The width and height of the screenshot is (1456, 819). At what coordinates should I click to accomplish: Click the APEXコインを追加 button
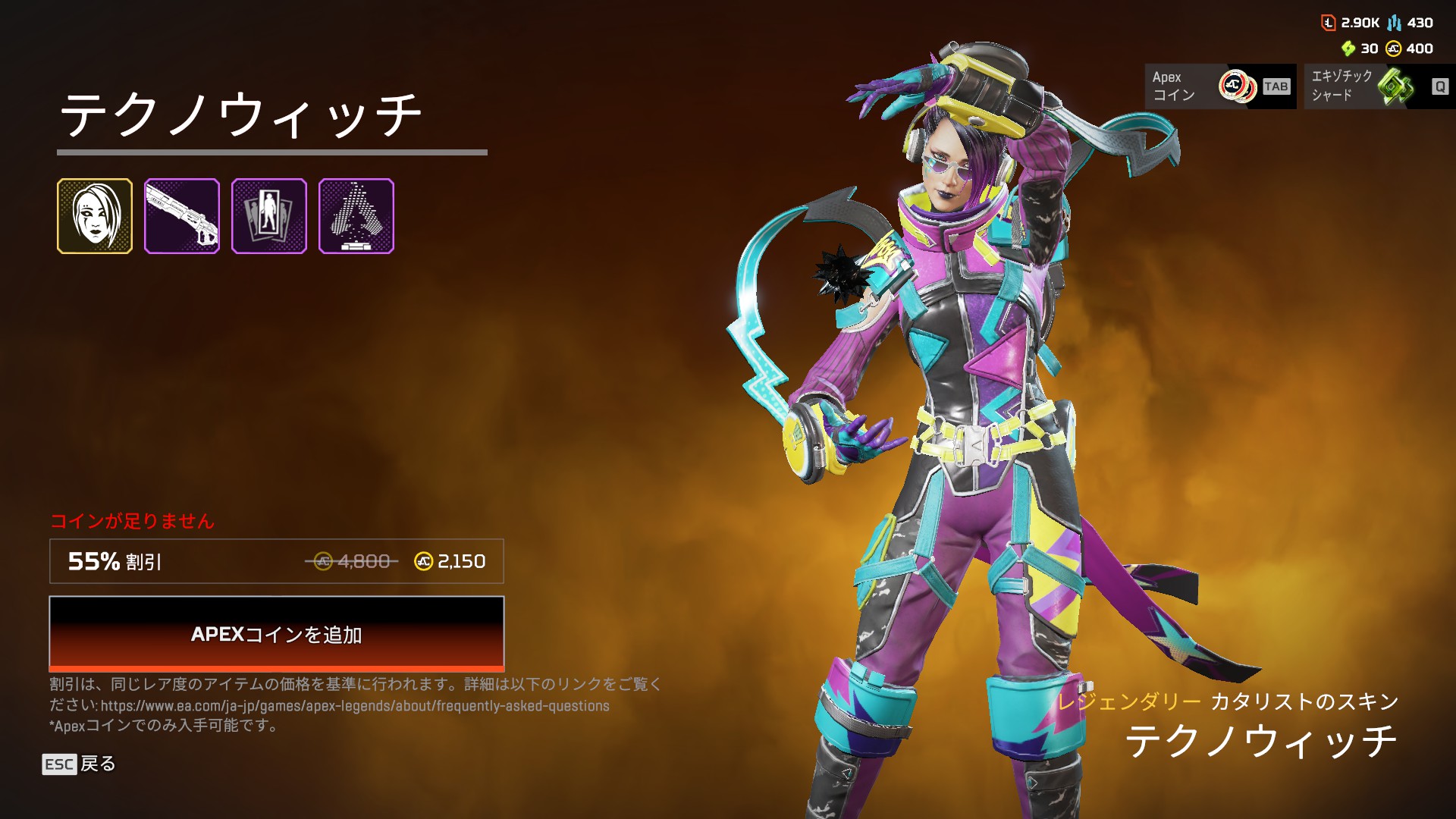276,633
